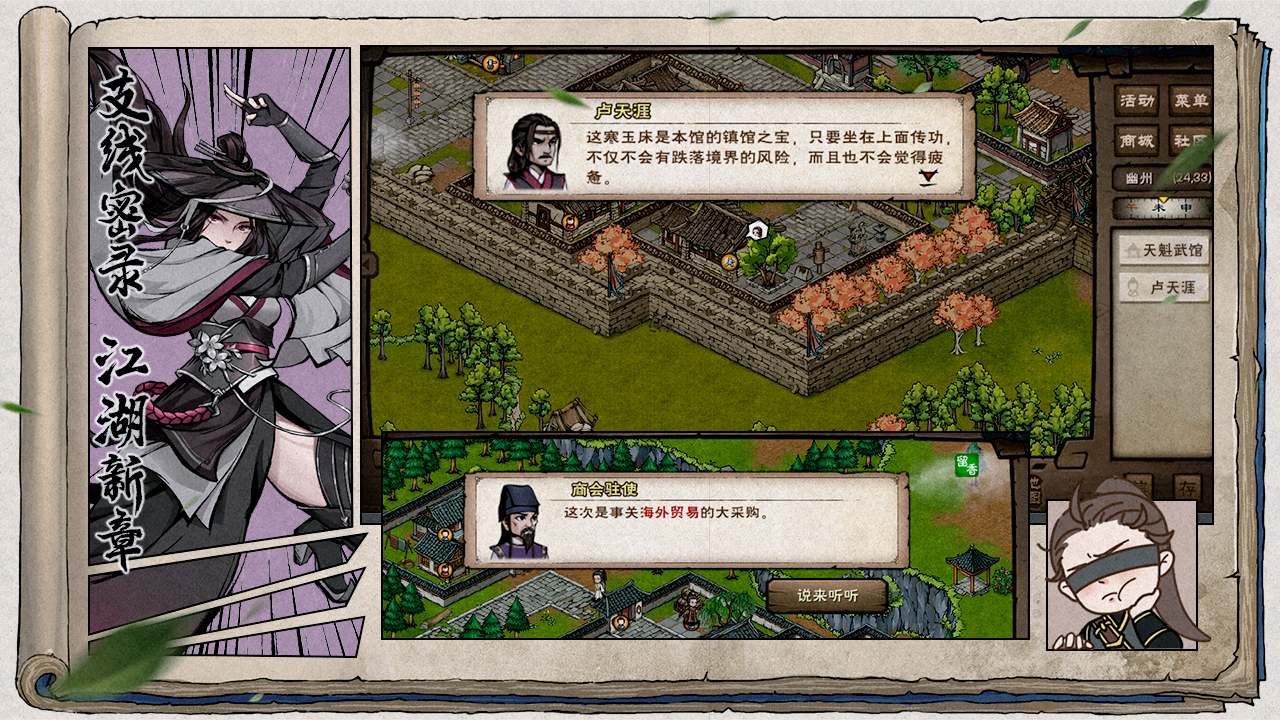The width and height of the screenshot is (1280, 720).
Task: Click the house icon beside 天魁武馆 entry
Action: pyautogui.click(x=1133, y=249)
